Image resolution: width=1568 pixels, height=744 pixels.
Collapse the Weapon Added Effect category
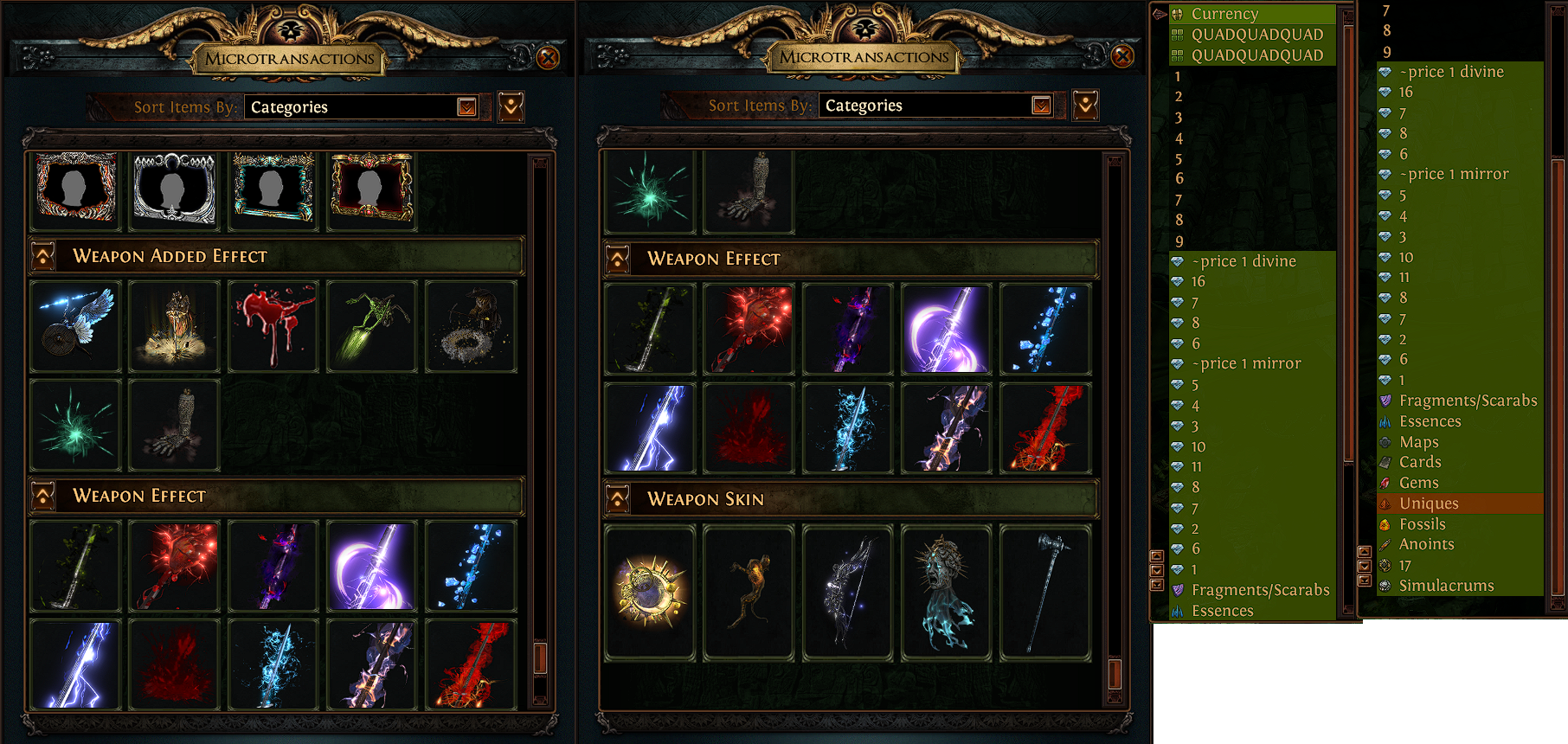[x=43, y=256]
